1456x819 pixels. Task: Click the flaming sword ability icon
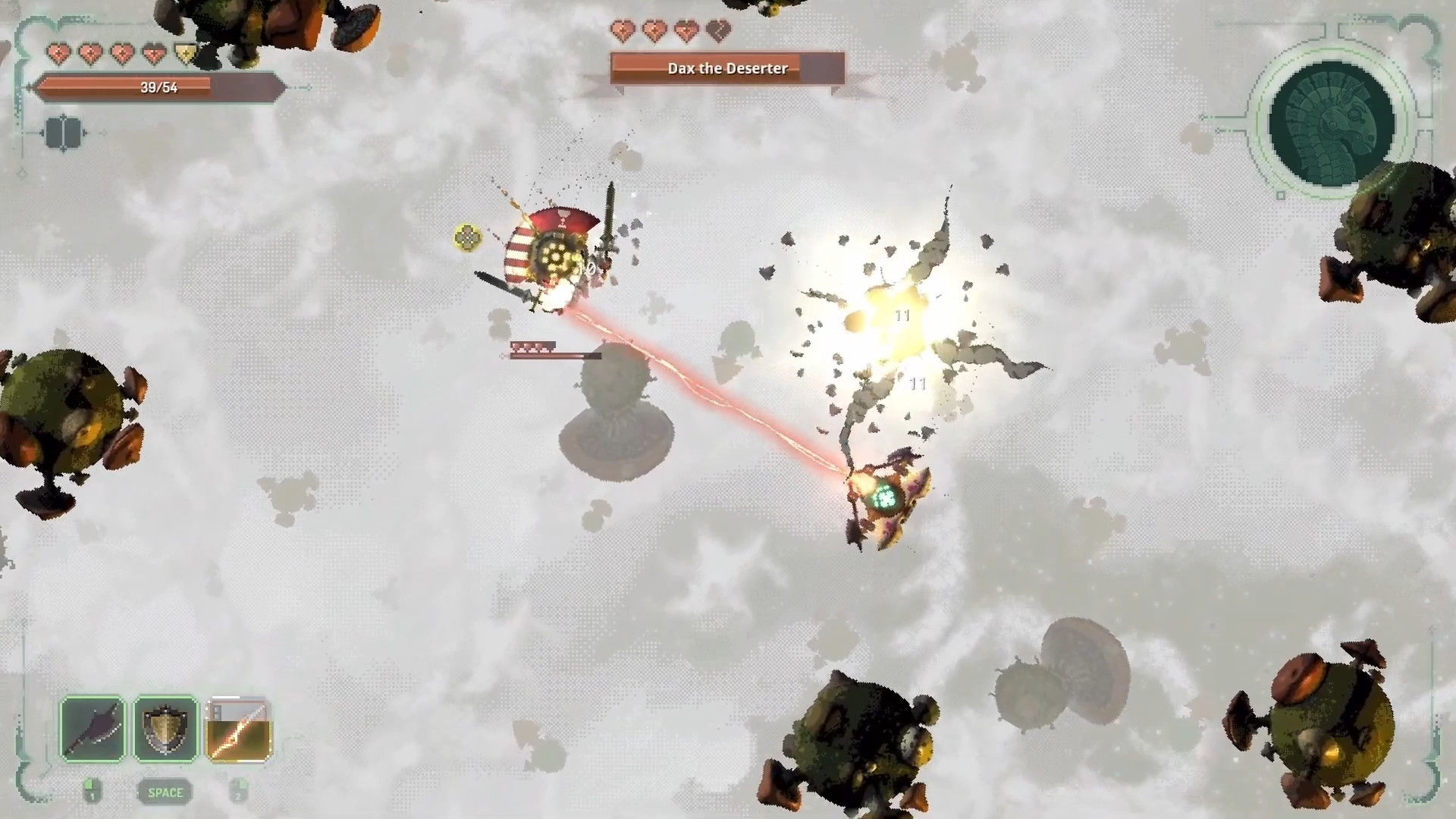tap(238, 730)
